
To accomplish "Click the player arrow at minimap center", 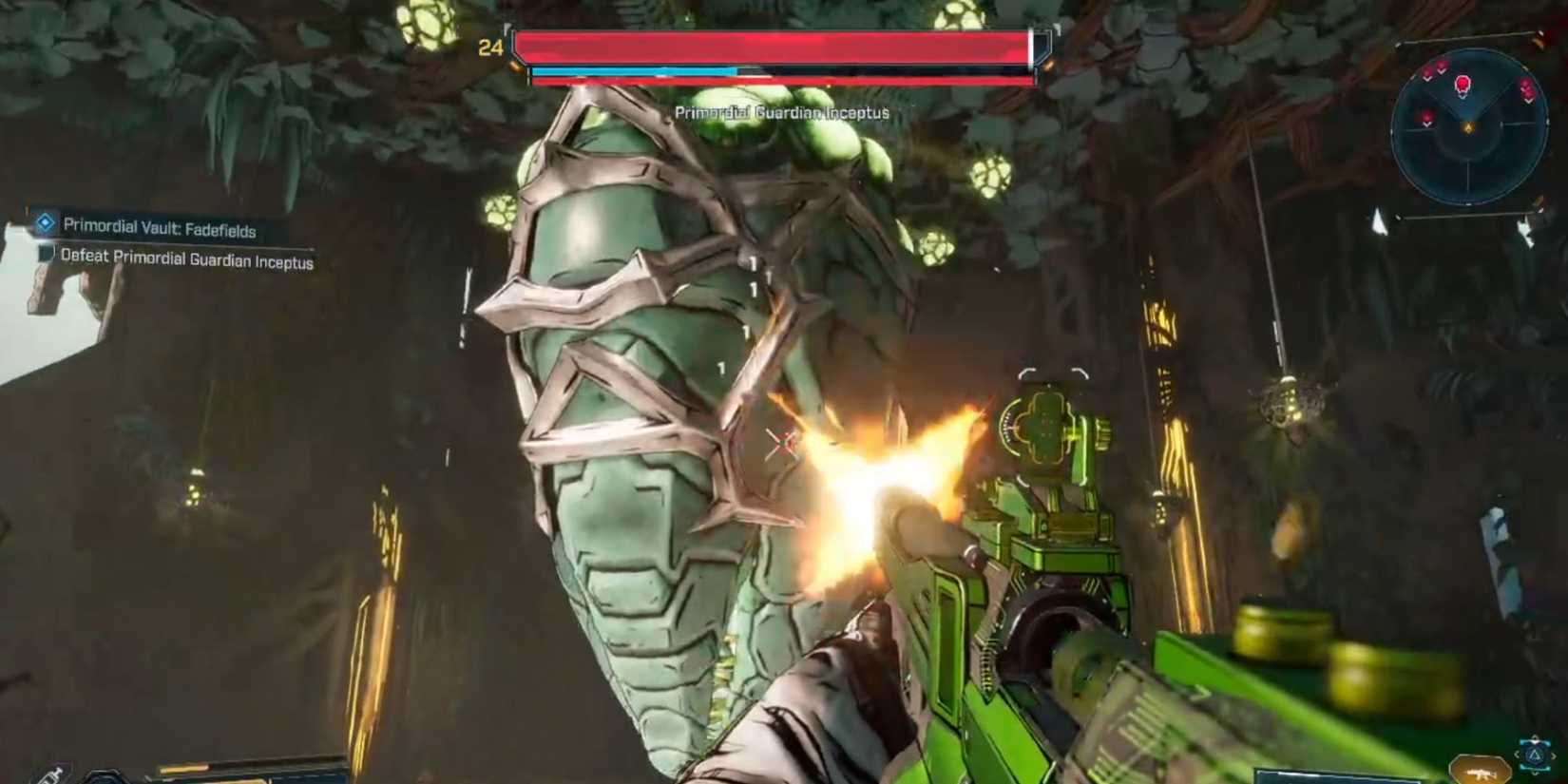I will pos(1469,126).
